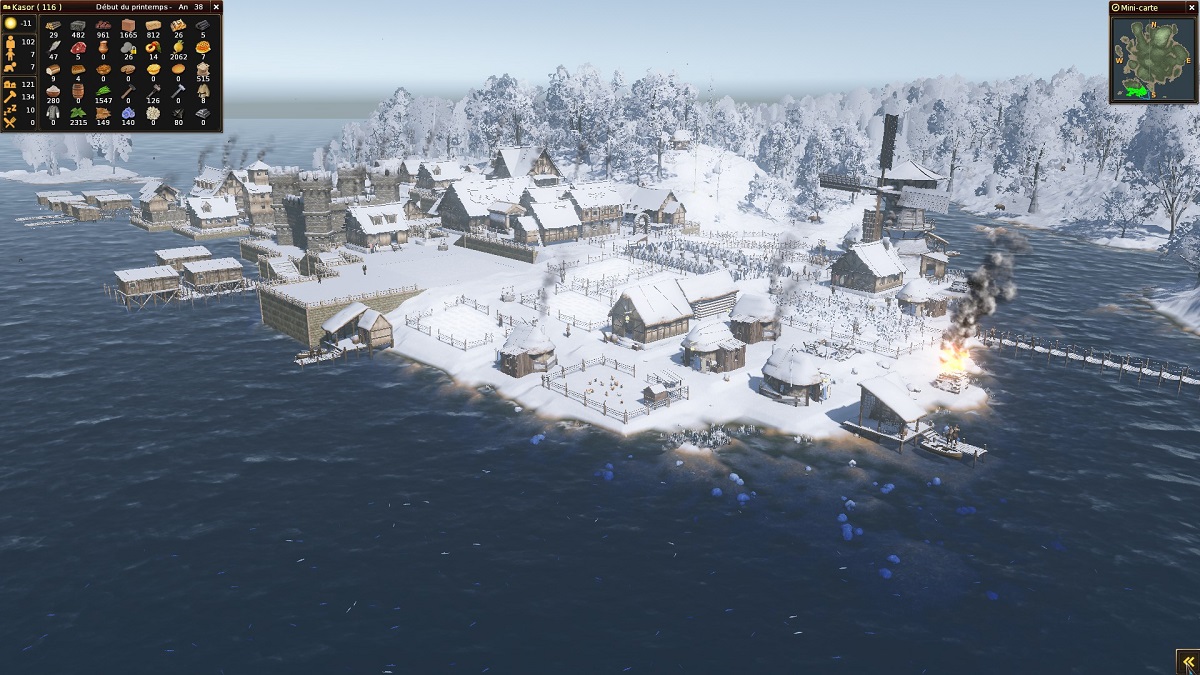Close the Kasor resources panel

[216, 7]
